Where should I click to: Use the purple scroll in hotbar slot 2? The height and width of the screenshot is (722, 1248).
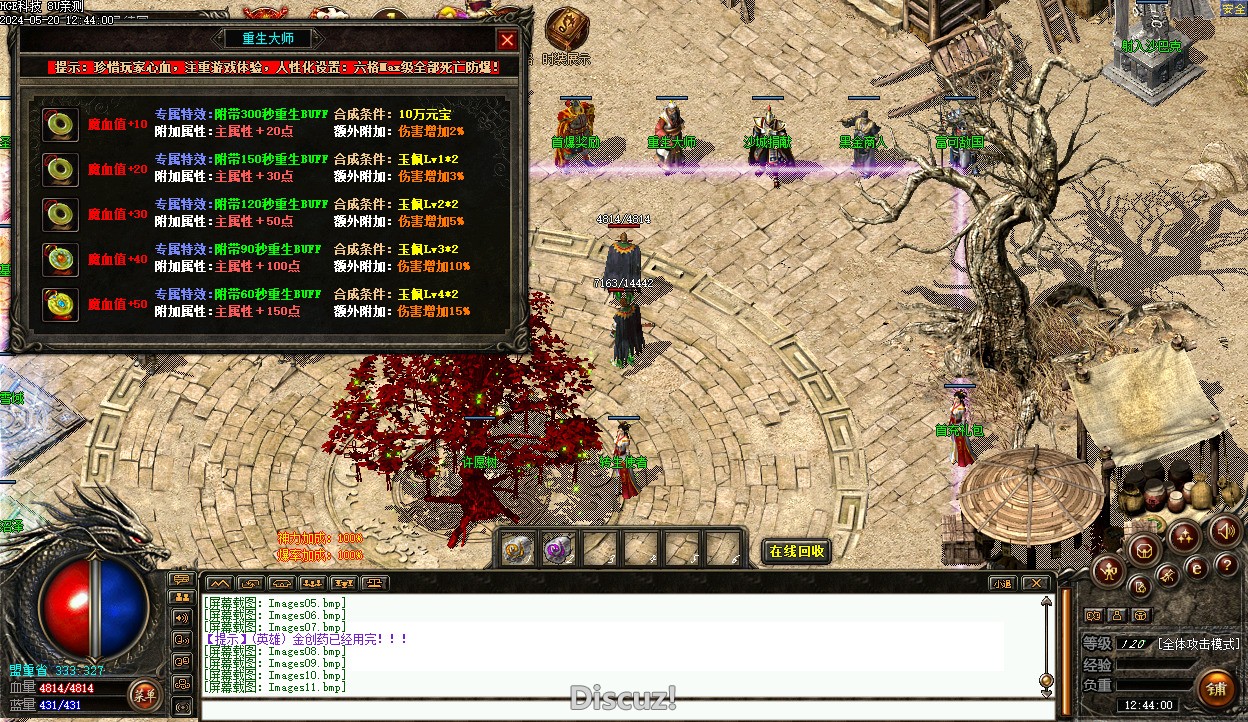click(x=557, y=549)
